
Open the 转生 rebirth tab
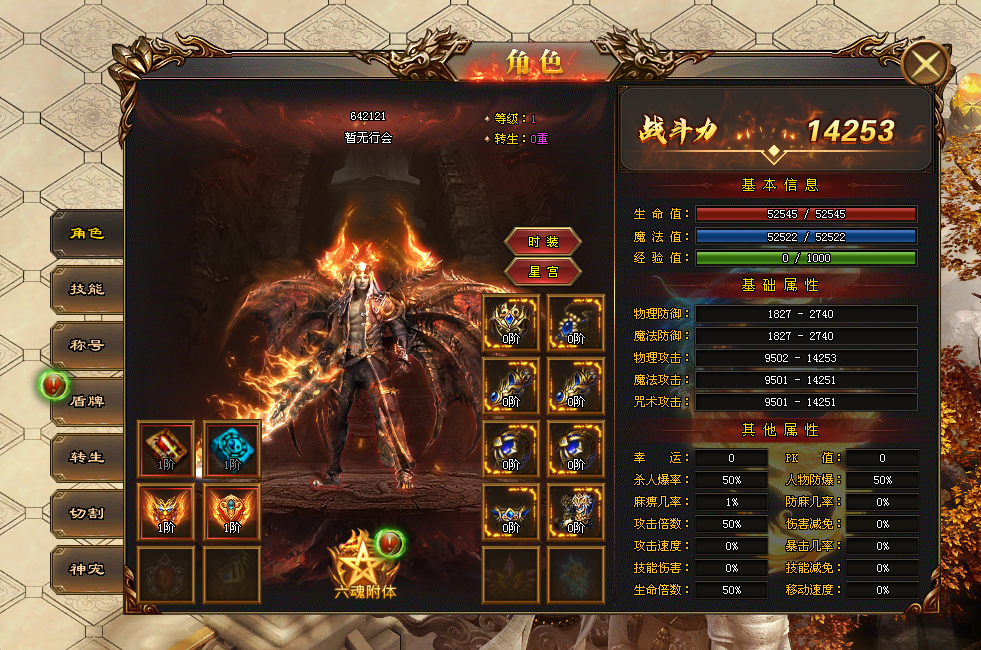pos(87,457)
